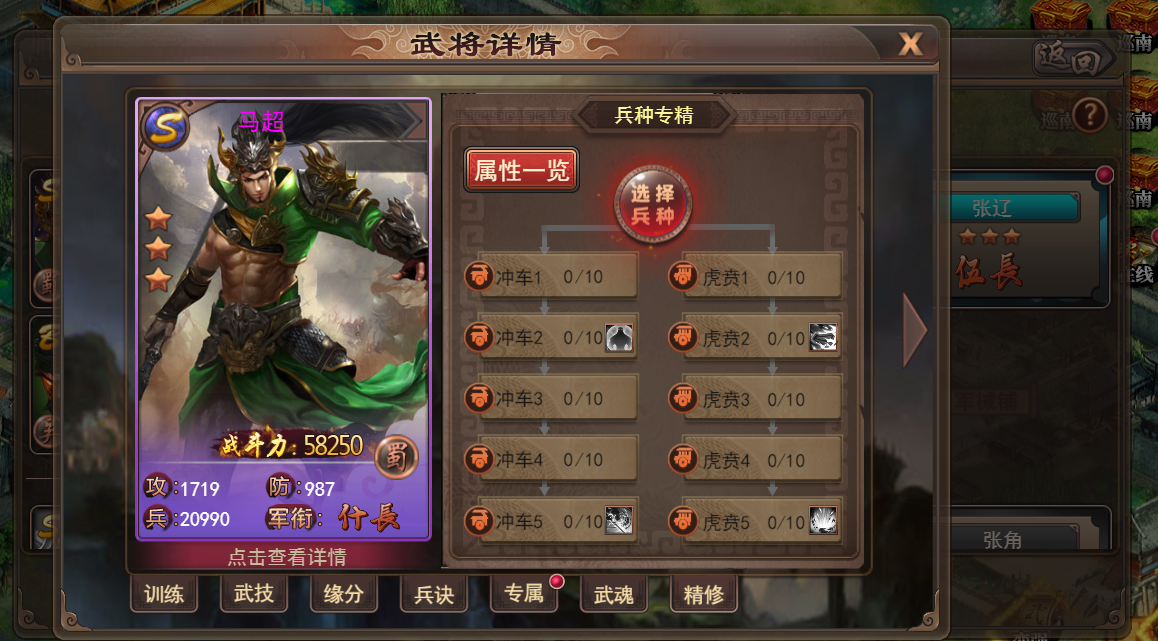Screen dimensions: 1158x641
Task: Show the next page with right arrow
Action: pyautogui.click(x=914, y=330)
